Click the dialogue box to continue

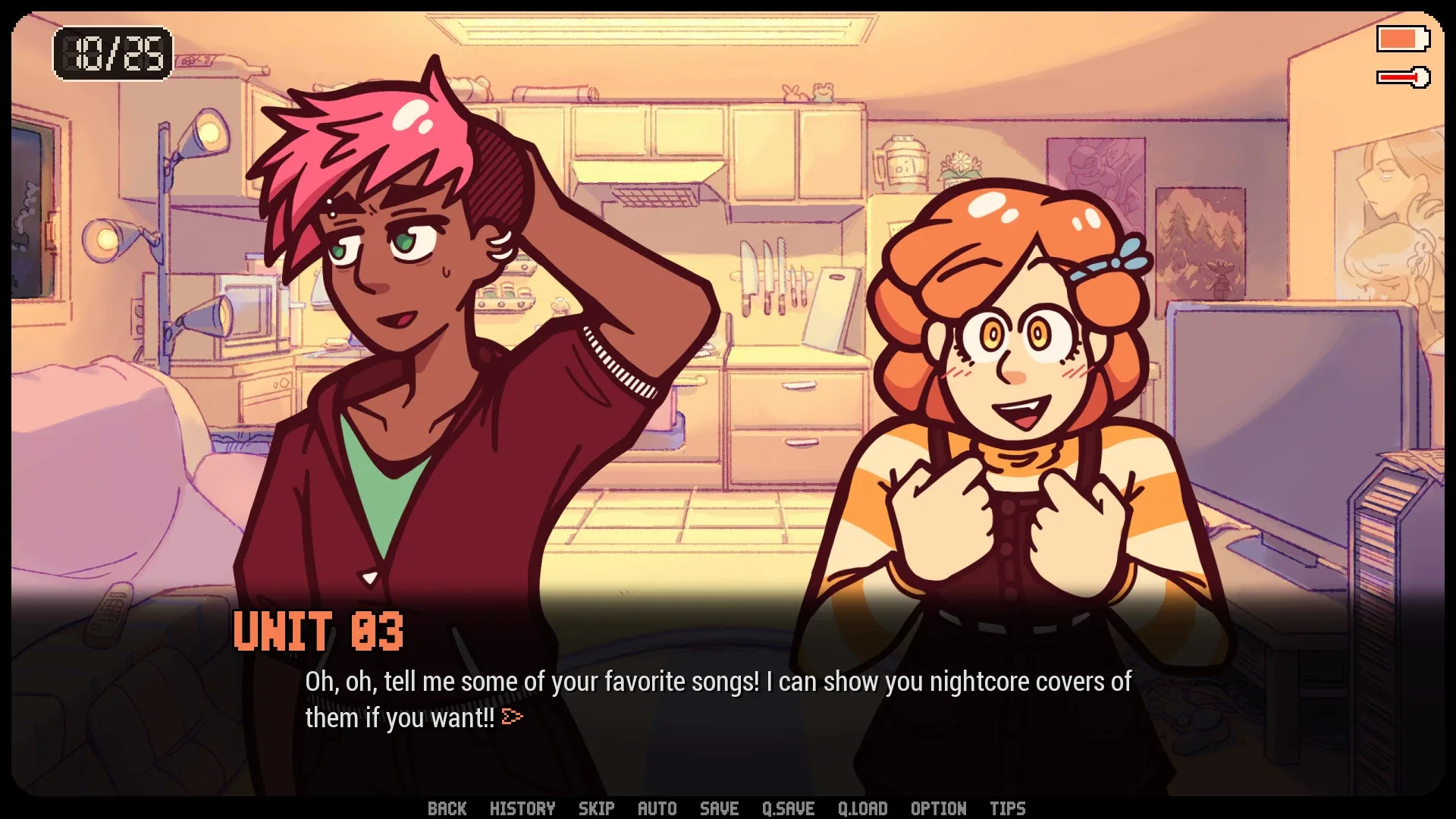[720, 698]
